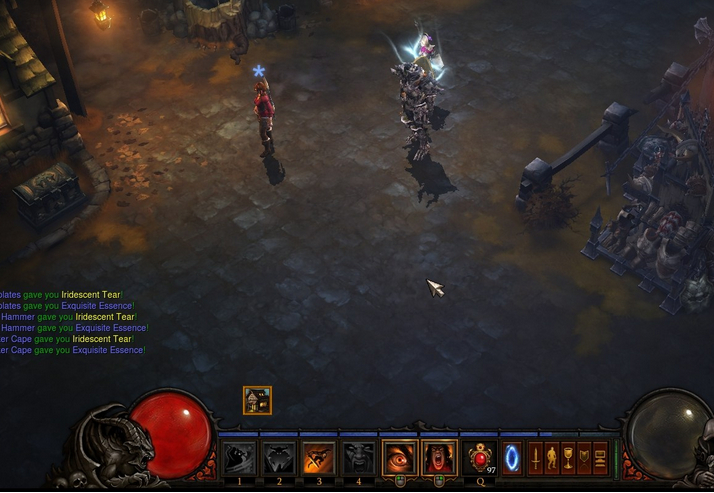Activate the hooded figure skill in slot 1
The width and height of the screenshot is (714, 493).
239,458
